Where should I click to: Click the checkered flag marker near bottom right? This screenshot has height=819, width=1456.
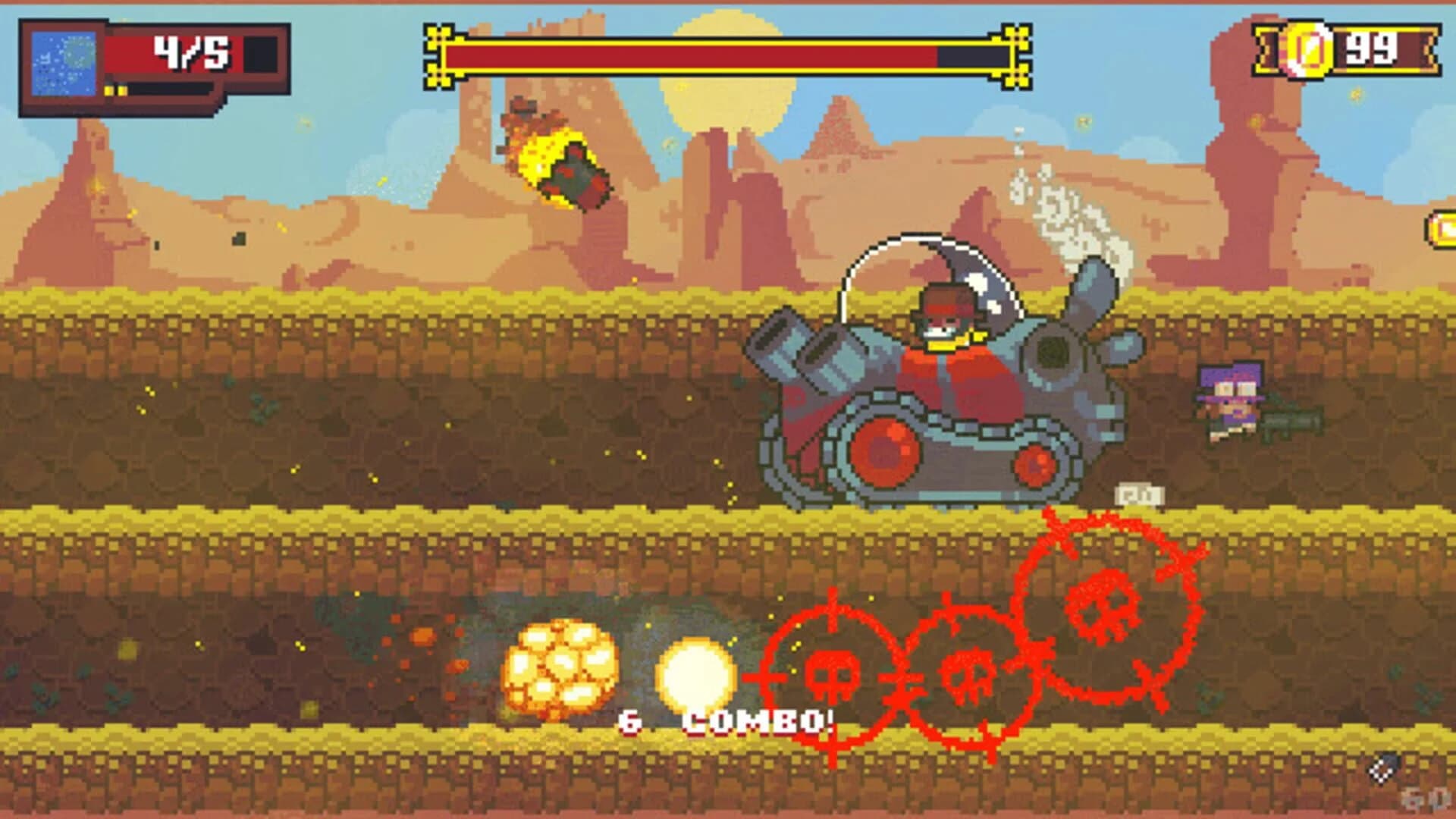(1379, 771)
